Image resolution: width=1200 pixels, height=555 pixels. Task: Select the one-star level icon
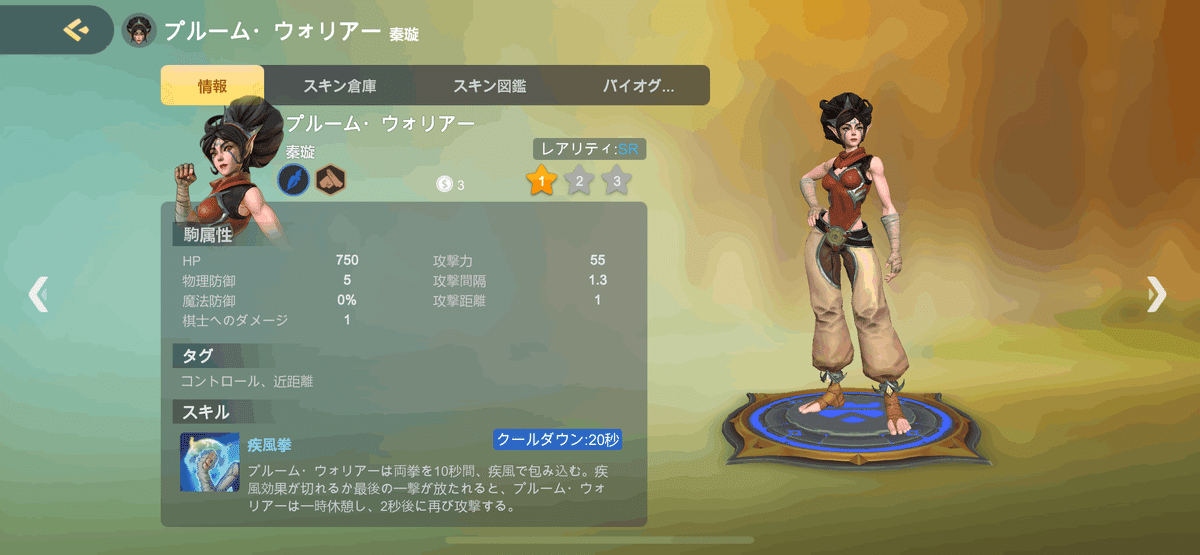pos(541,181)
